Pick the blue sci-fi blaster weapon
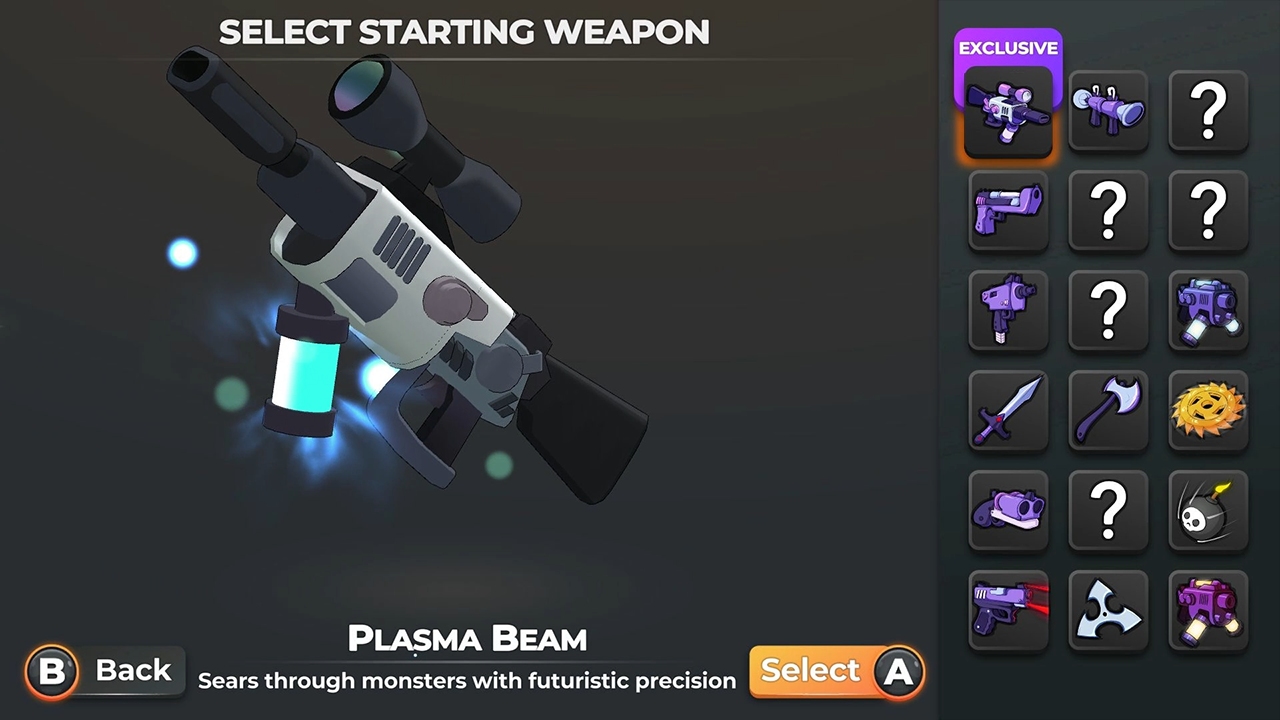 click(1208, 311)
